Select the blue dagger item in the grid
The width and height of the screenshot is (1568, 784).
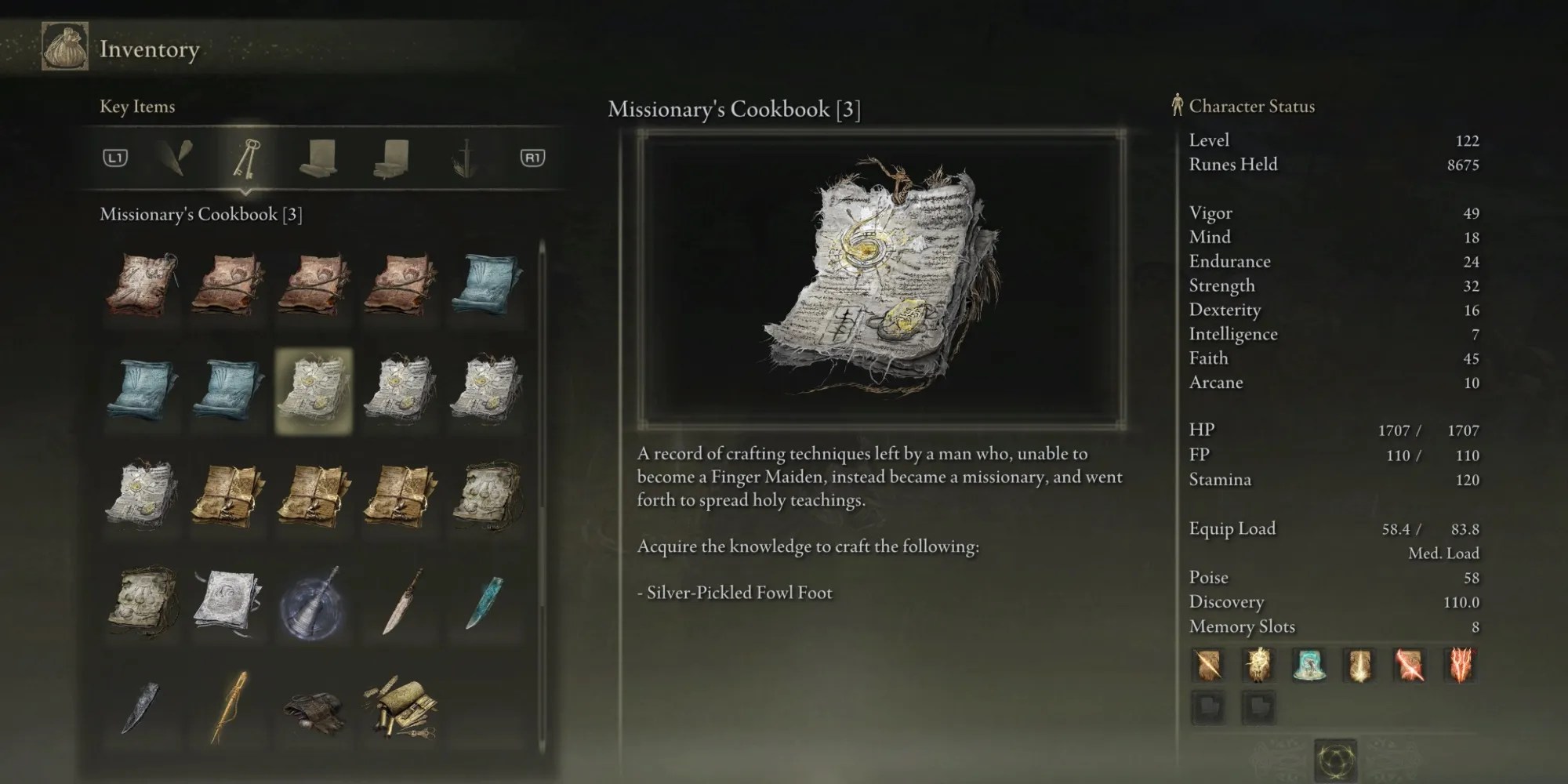[485, 602]
